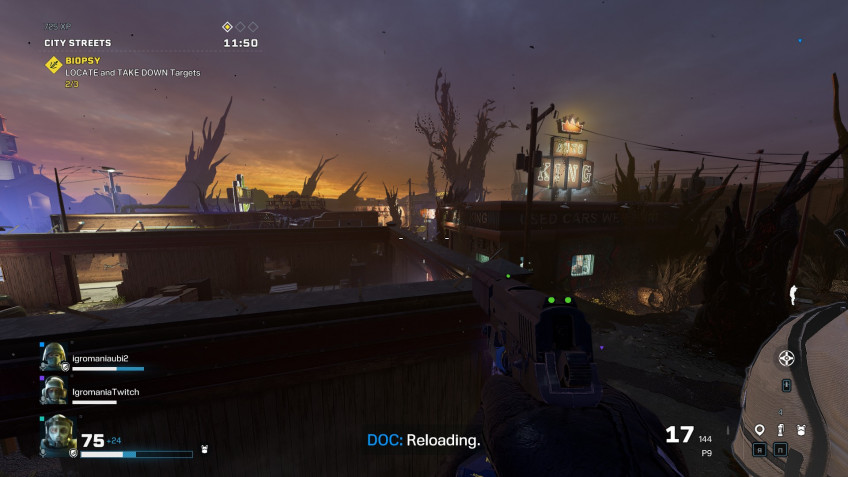Click the active objective diamond indicator
Screen dimensions: 848x477
click(x=227, y=27)
